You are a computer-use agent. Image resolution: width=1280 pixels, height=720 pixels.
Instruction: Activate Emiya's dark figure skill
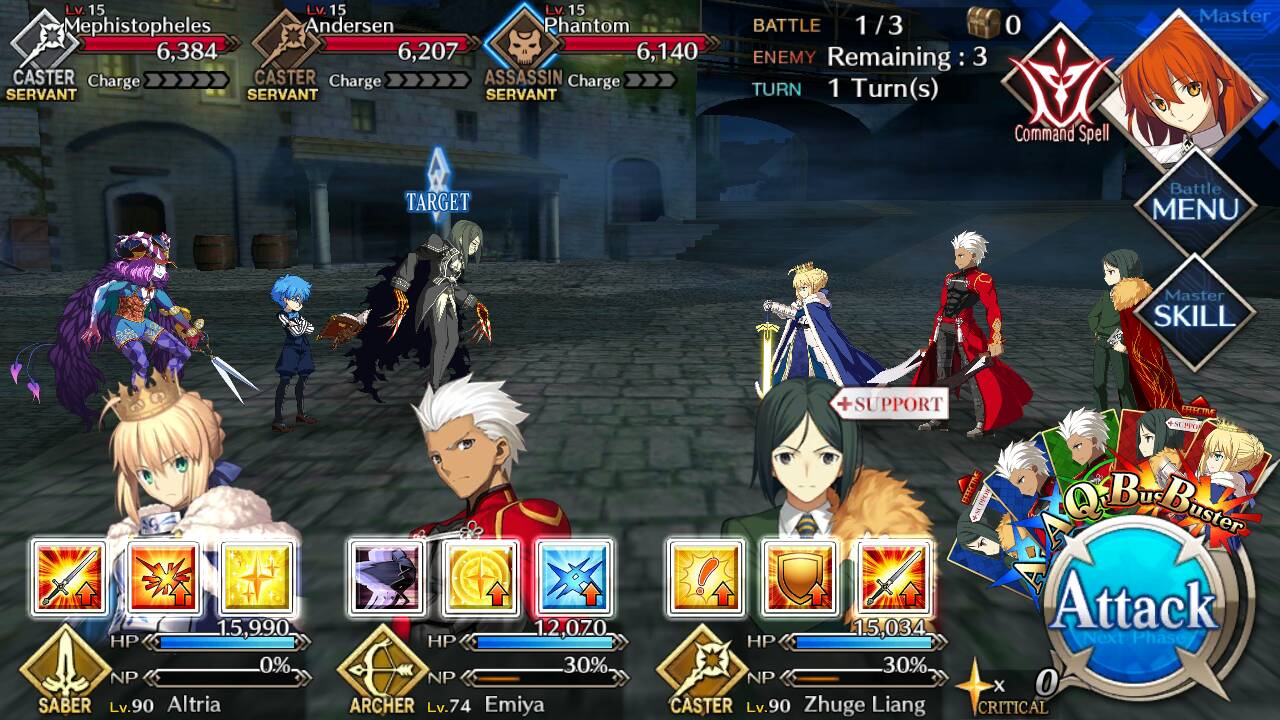click(387, 577)
